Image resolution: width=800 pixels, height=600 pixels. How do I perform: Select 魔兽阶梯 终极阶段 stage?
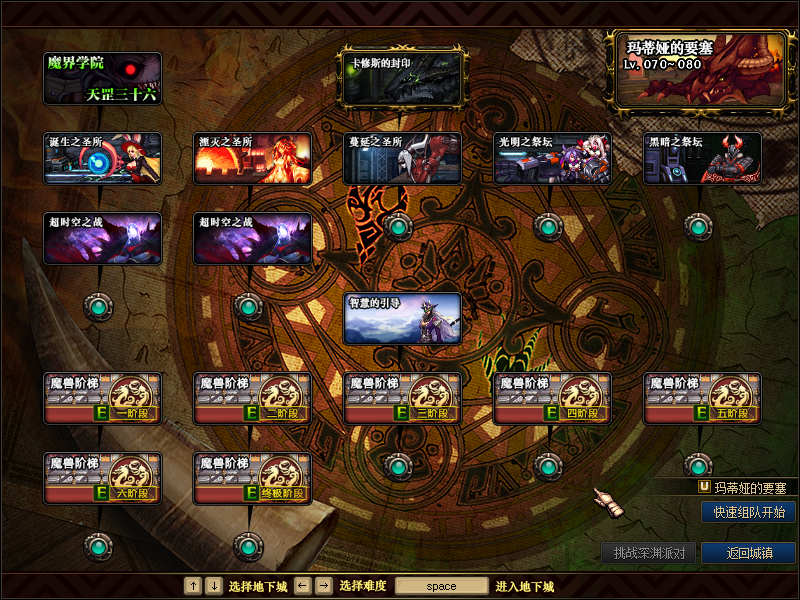point(252,478)
